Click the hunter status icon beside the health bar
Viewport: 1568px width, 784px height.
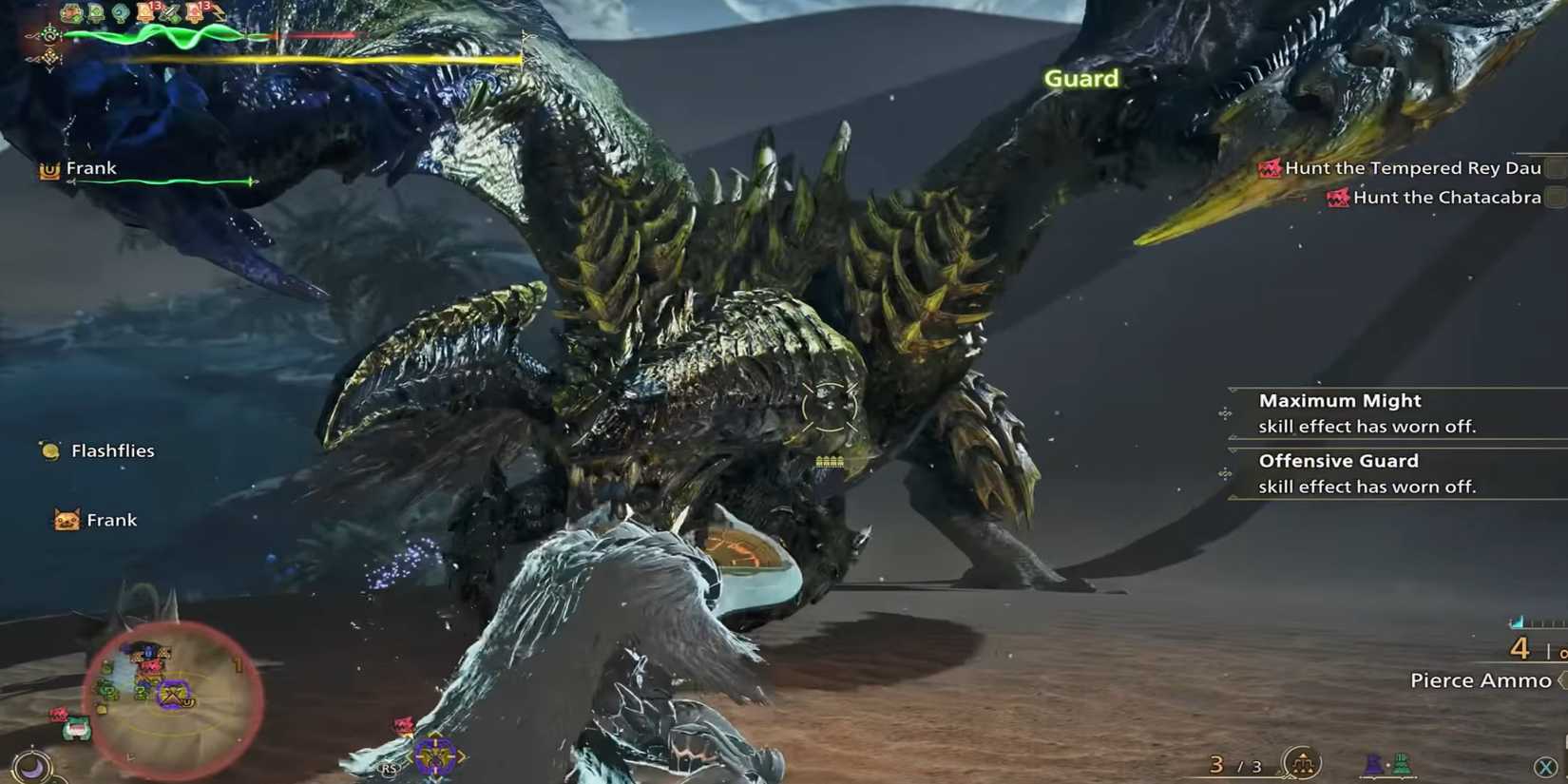coord(49,34)
